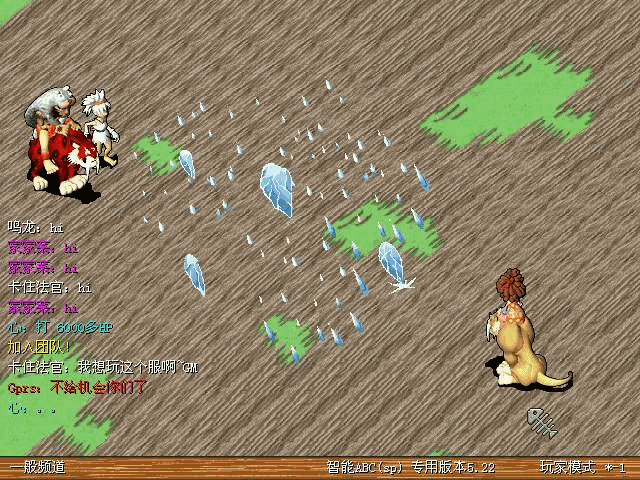
Task: Click the 一般频道 chat channel label
Action: tap(37, 467)
